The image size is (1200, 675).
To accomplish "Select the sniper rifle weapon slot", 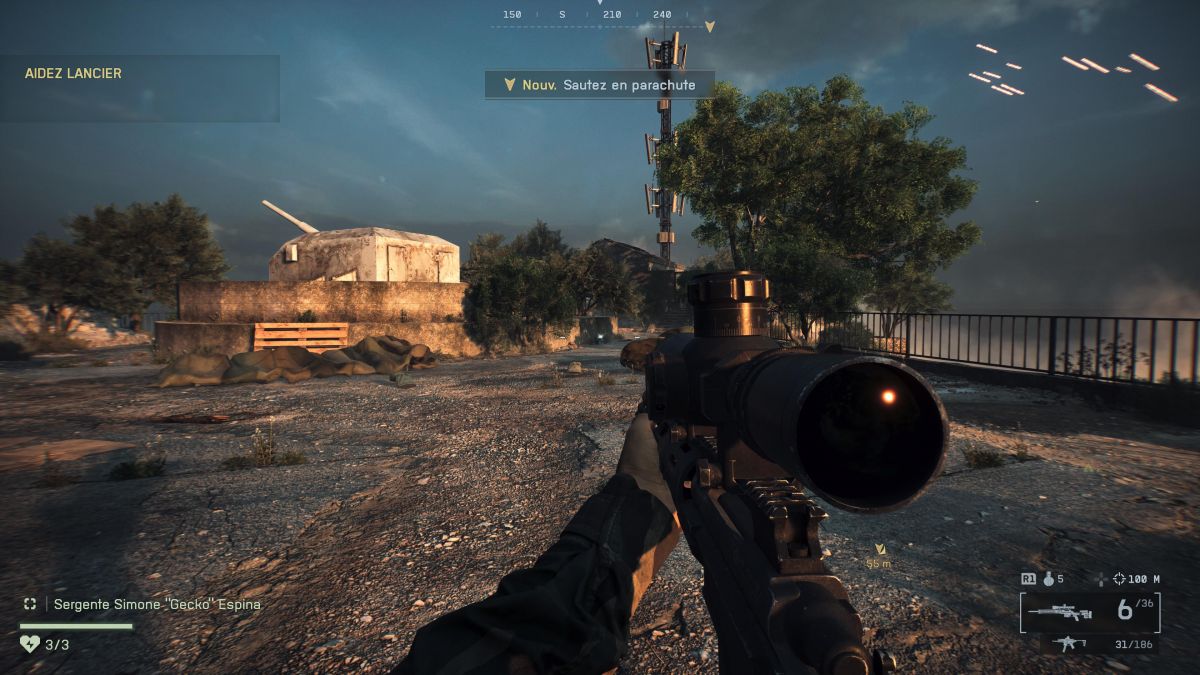I will (1059, 612).
